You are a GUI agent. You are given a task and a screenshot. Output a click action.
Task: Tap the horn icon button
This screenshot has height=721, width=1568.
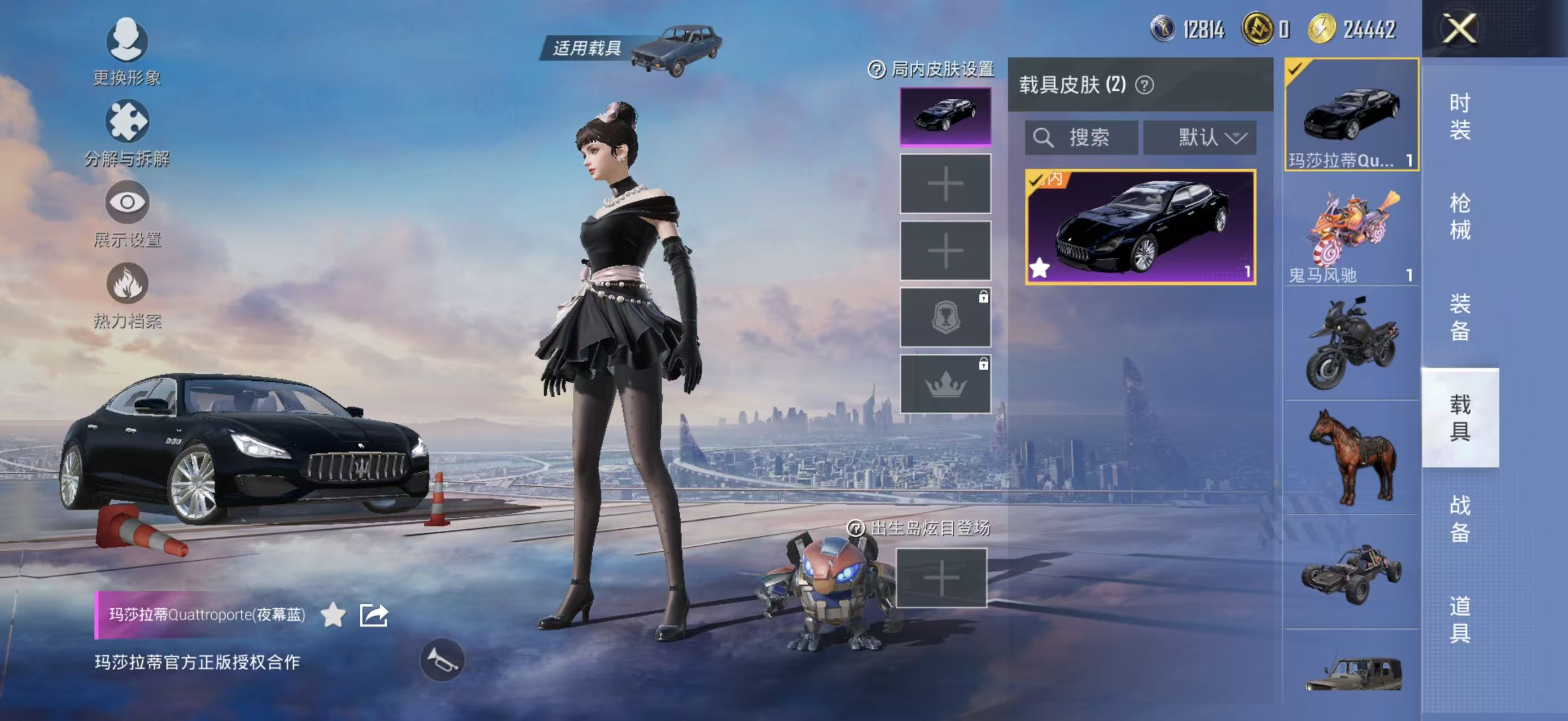(x=442, y=660)
